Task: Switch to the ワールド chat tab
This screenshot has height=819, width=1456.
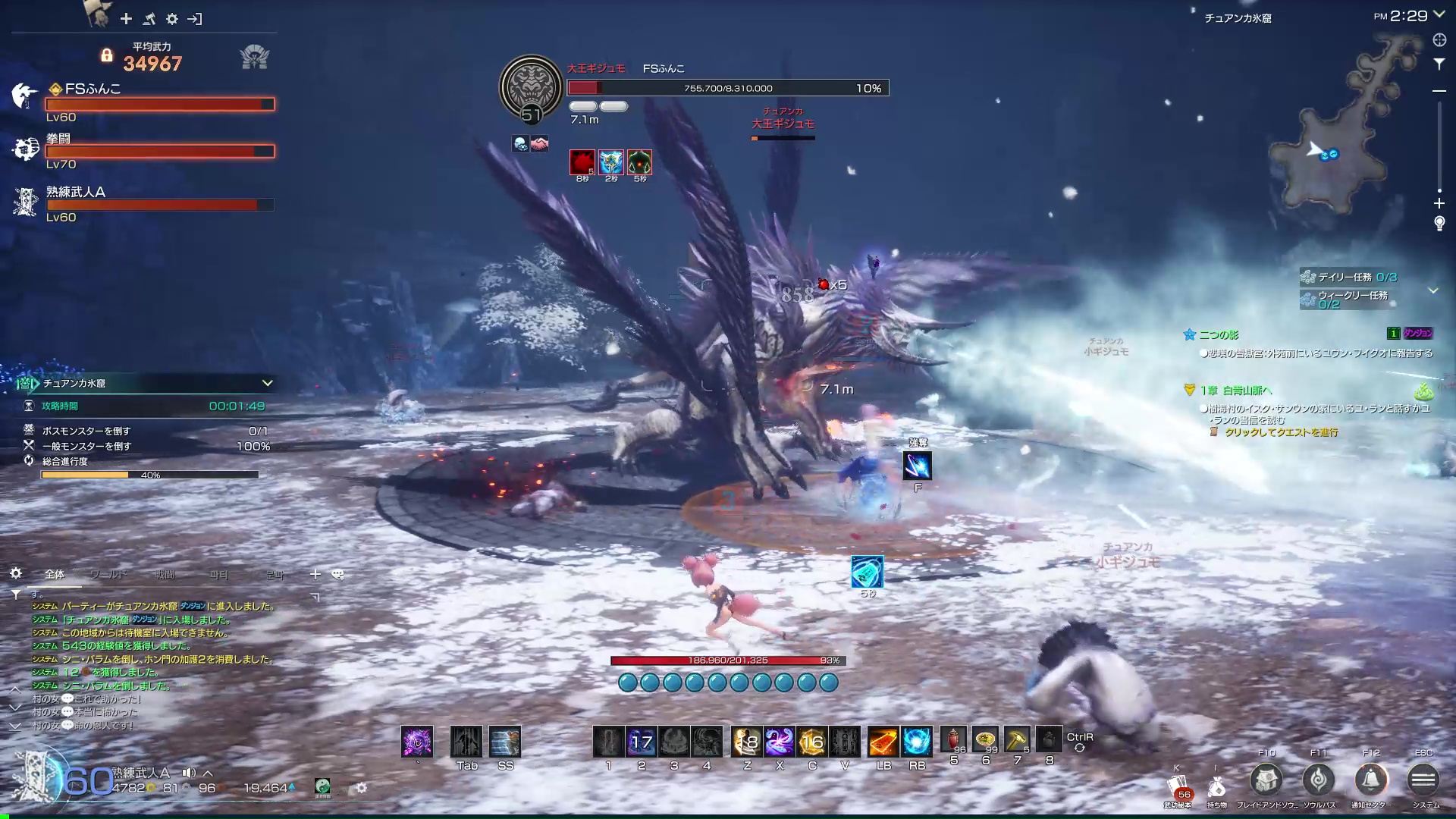Action: [x=108, y=574]
